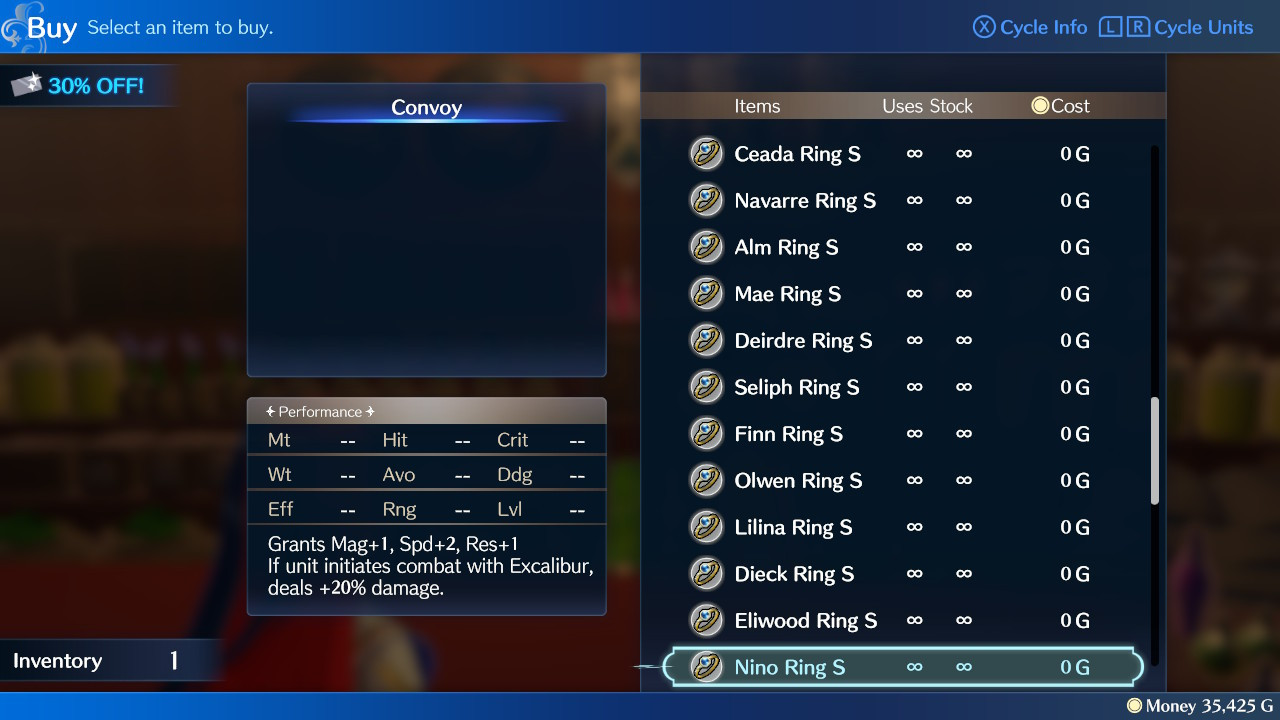
Task: Click the L button icon near Cycle Units
Action: click(1109, 27)
